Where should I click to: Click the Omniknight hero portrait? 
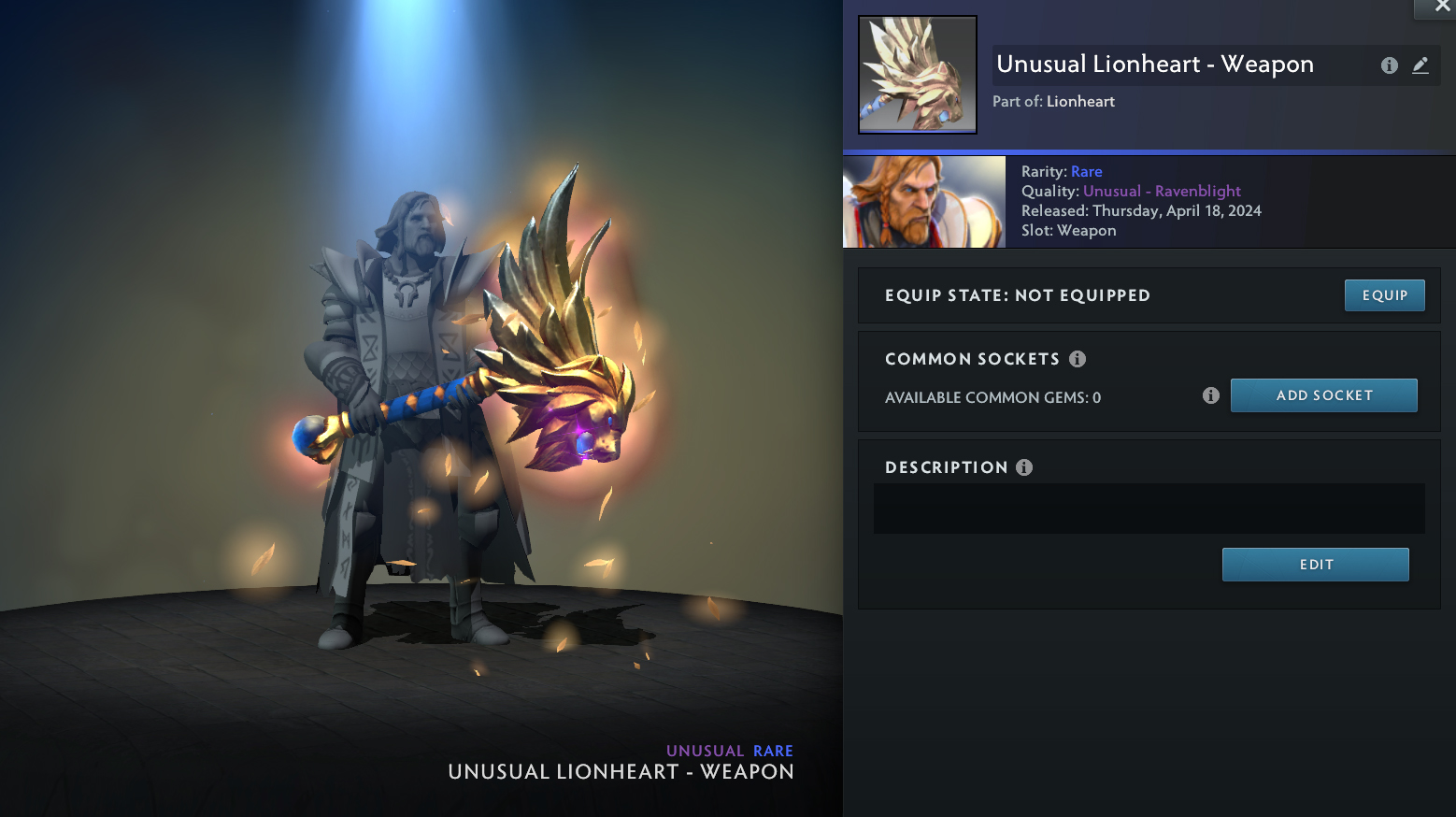(x=924, y=202)
